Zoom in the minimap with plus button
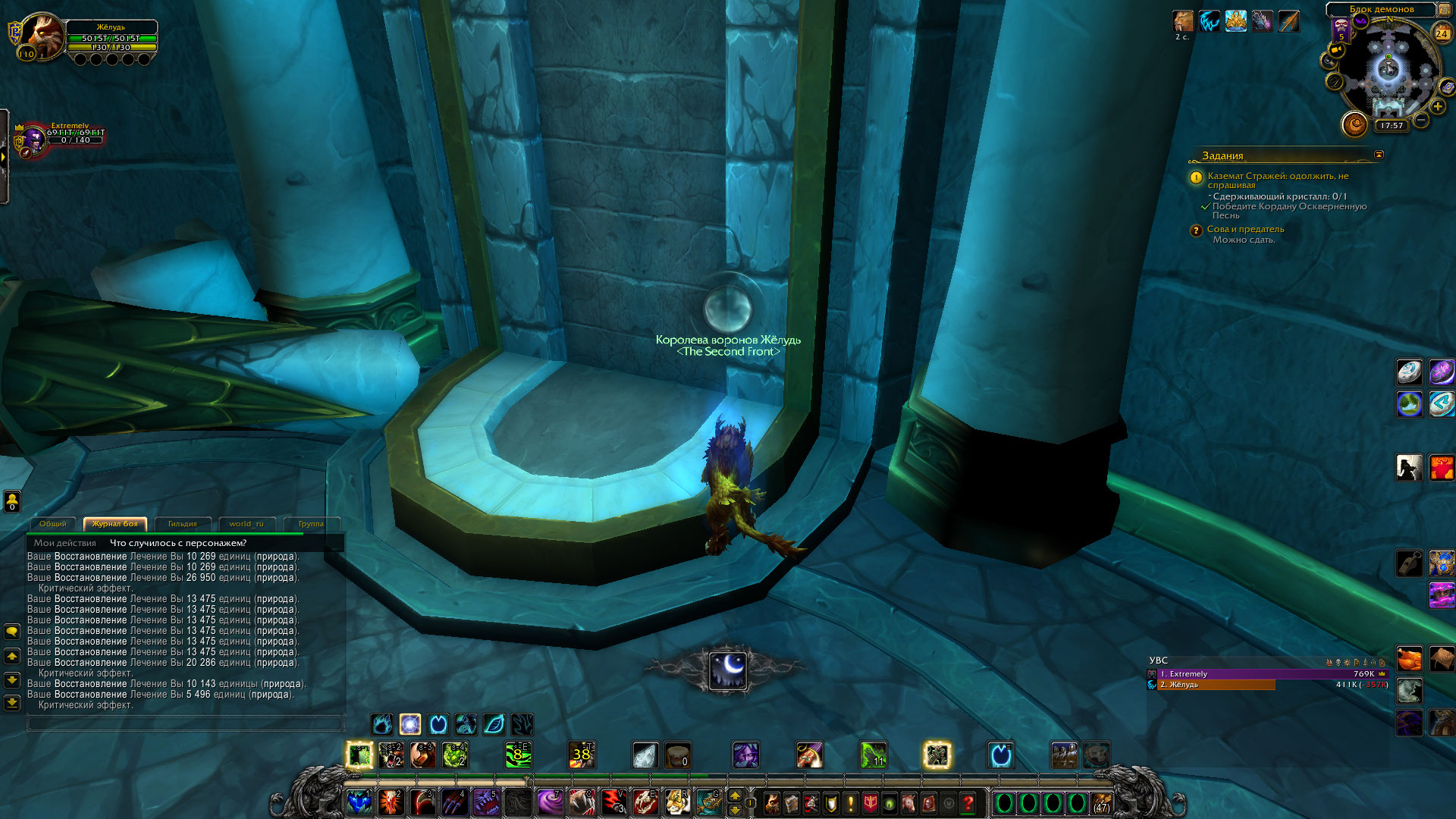This screenshot has height=819, width=1456. click(1437, 107)
